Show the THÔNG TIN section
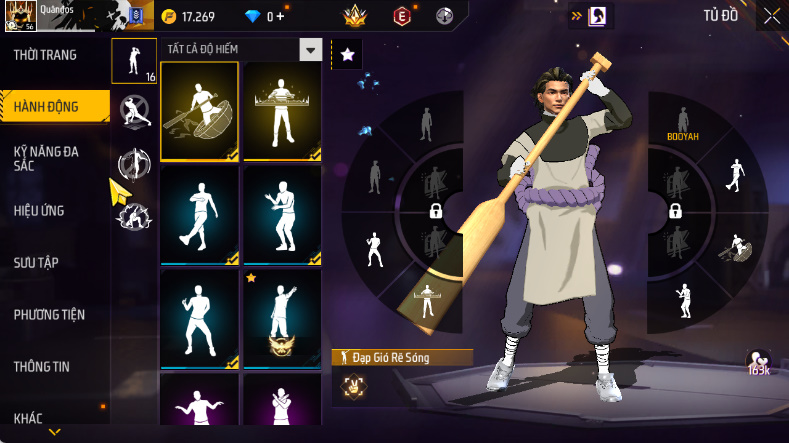The height and width of the screenshot is (443, 789). click(41, 367)
